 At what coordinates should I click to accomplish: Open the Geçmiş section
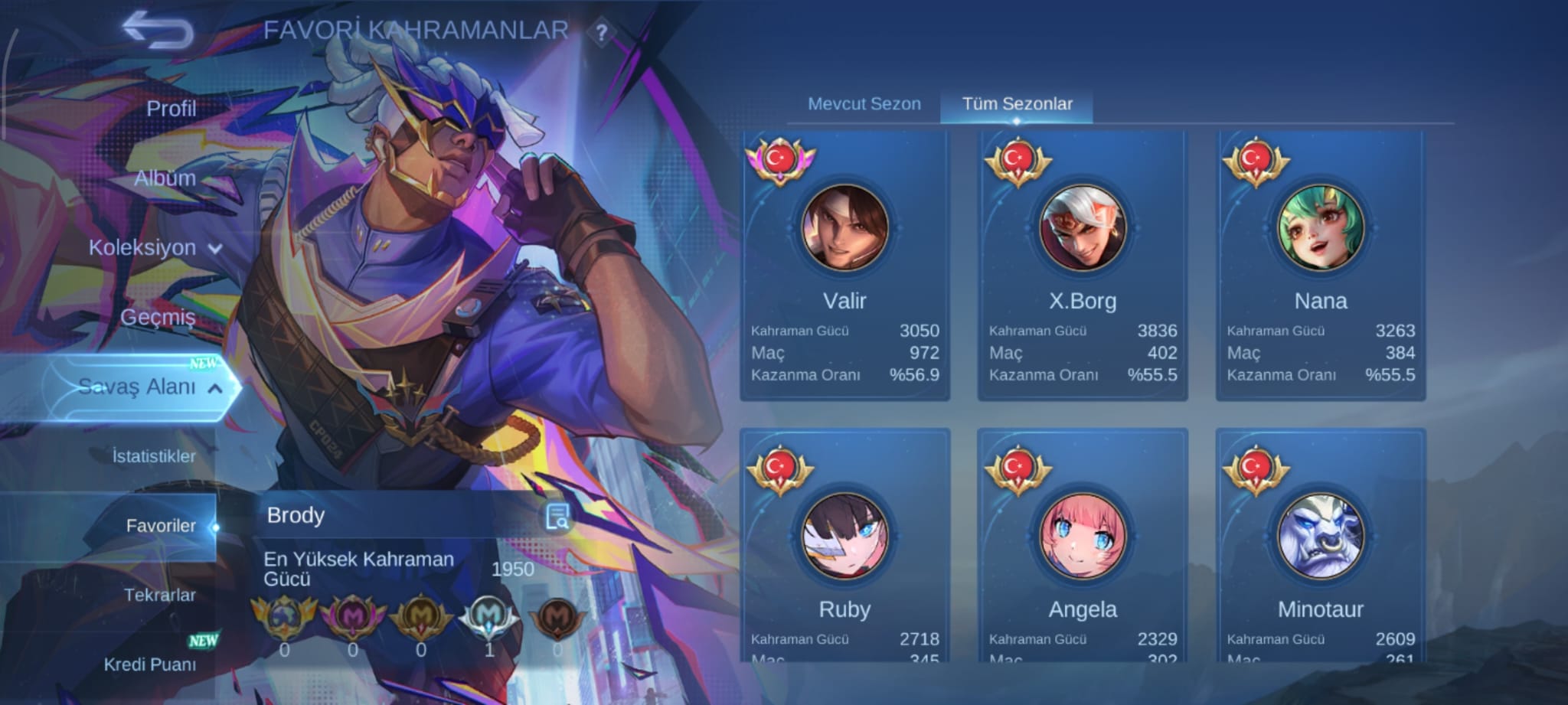point(158,317)
